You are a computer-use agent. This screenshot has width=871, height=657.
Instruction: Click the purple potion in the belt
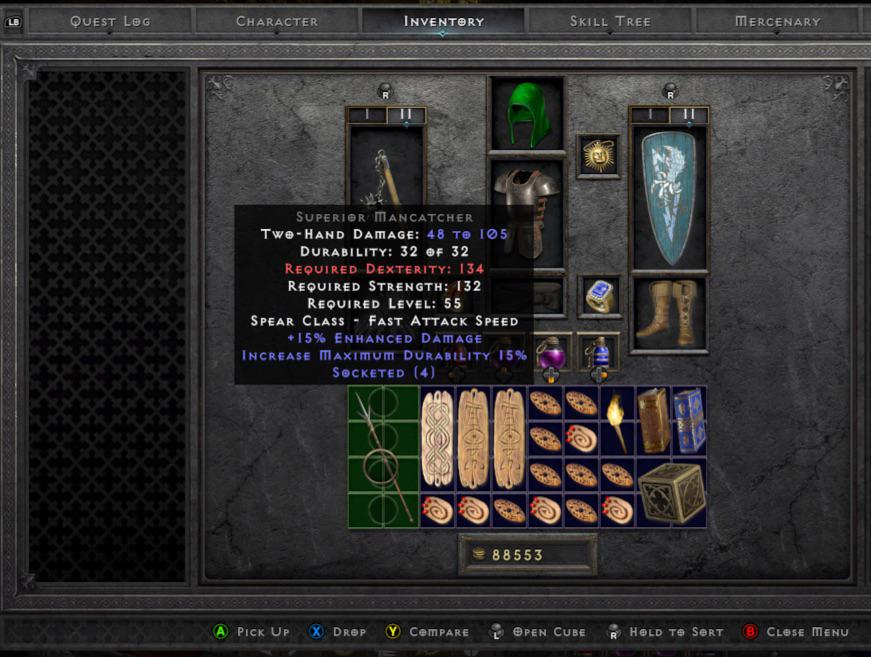tap(552, 352)
